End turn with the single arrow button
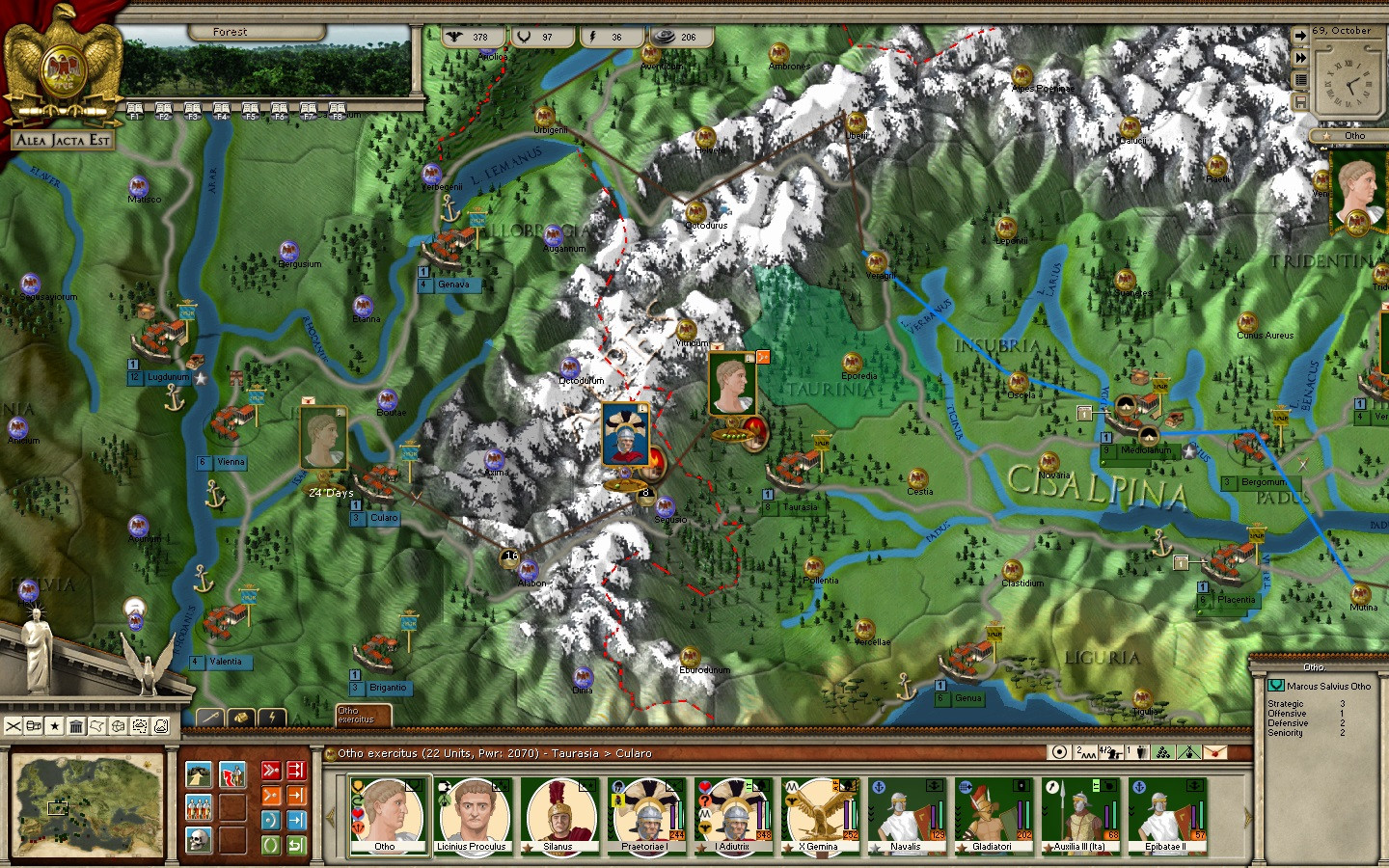 1300,36
